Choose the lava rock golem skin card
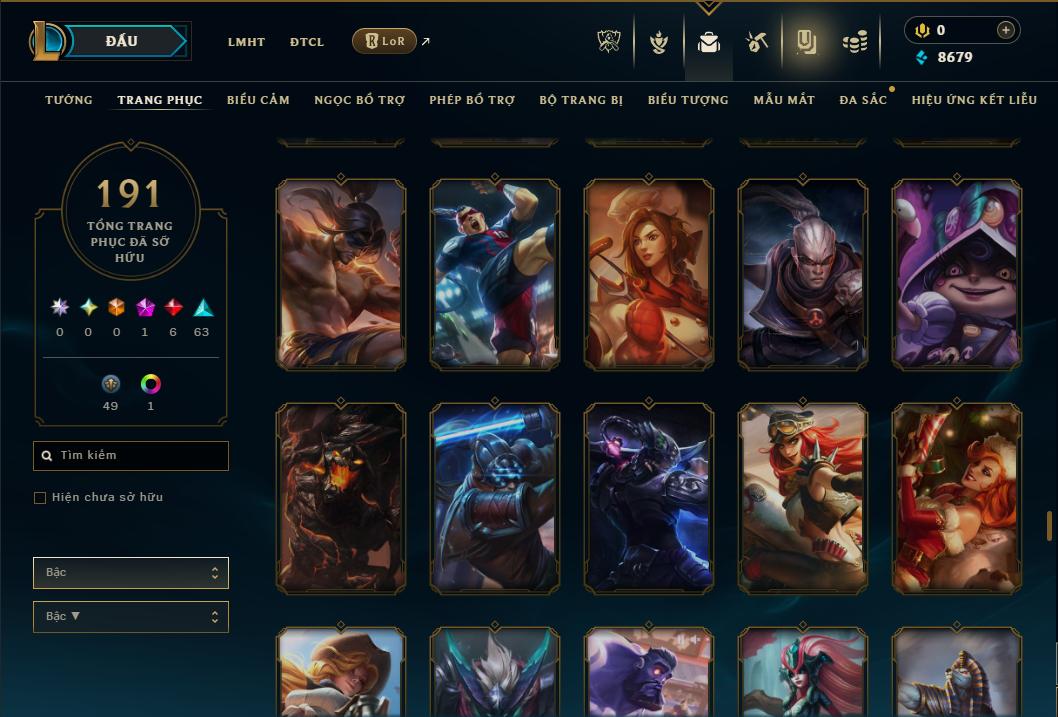 (341, 498)
